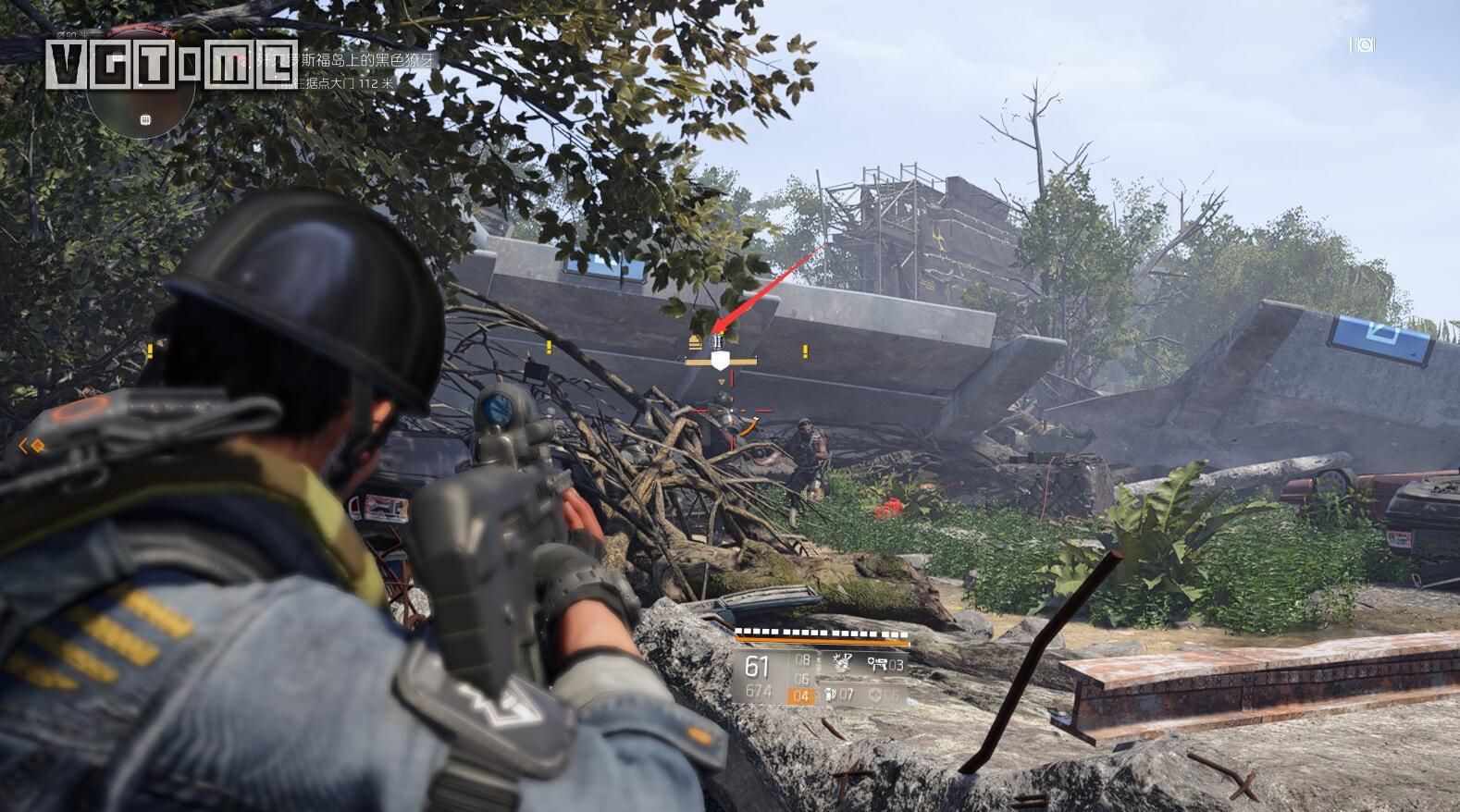Image resolution: width=1460 pixels, height=812 pixels.
Task: Select the grenade skill icon
Action: (x=841, y=663)
